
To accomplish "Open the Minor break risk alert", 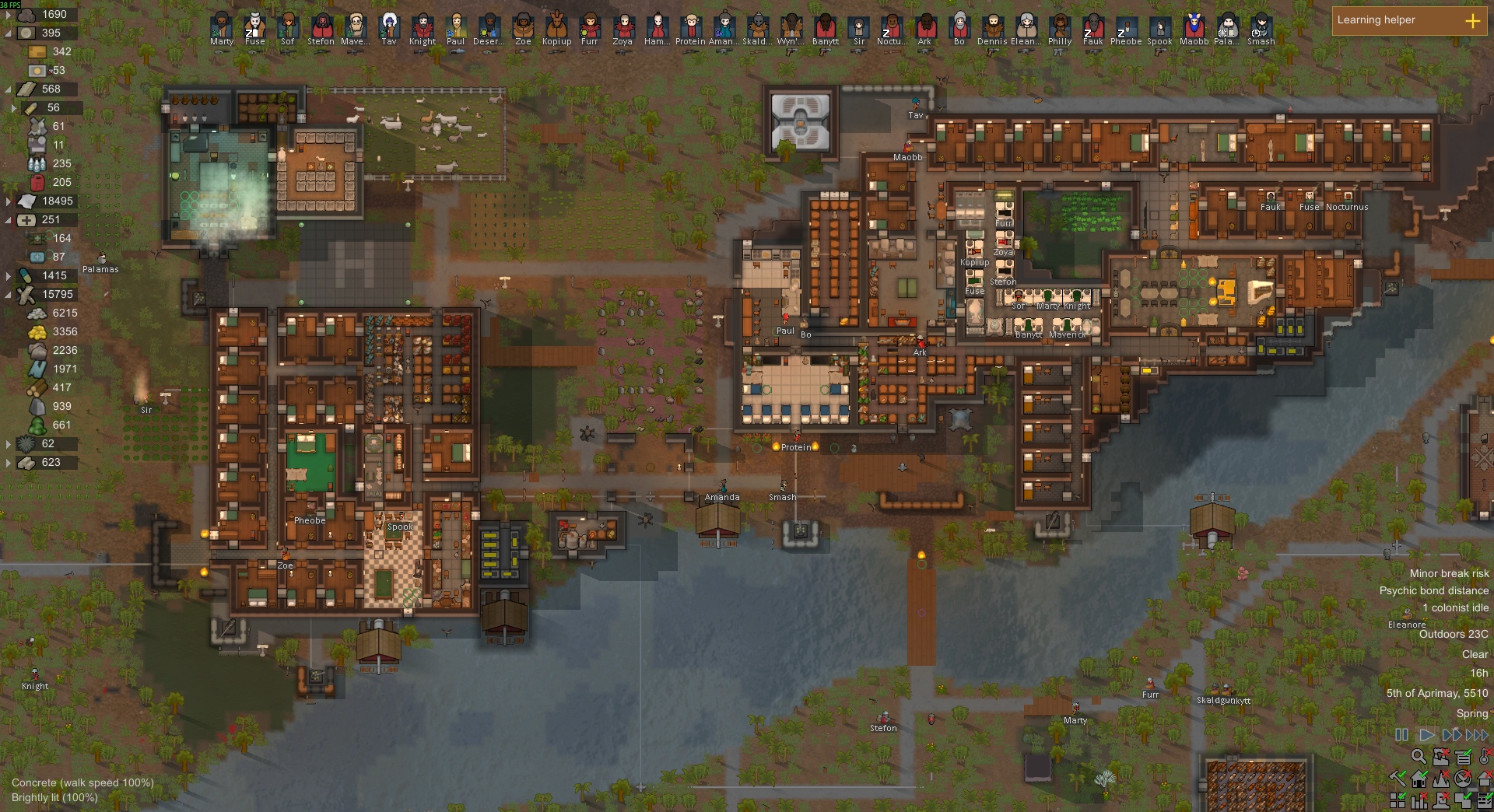I will (1449, 573).
